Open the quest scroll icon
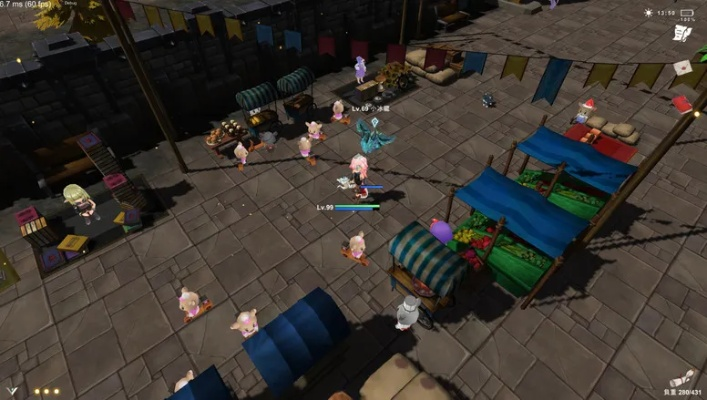Screen dimensions: 707x400 pos(682,35)
